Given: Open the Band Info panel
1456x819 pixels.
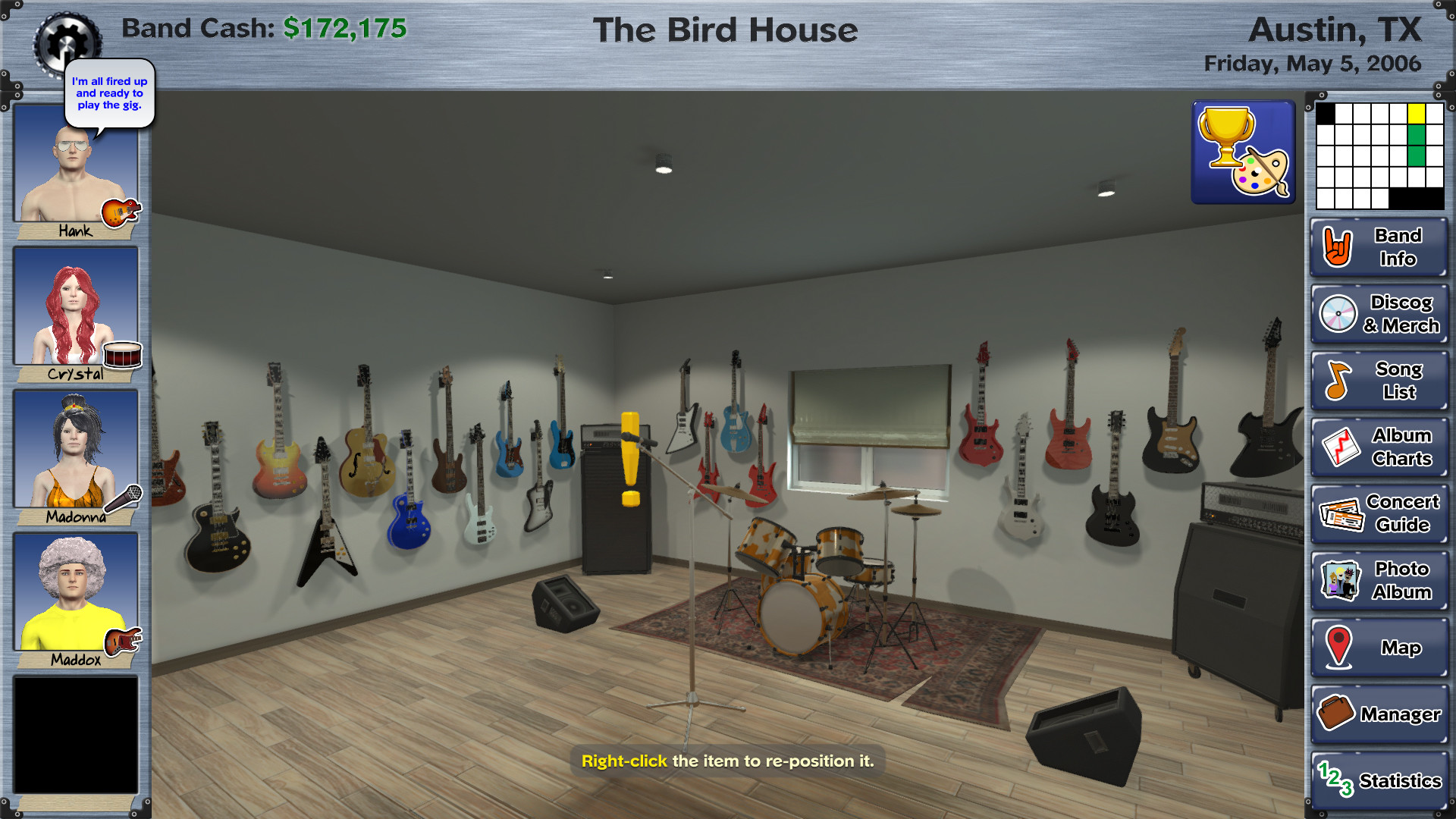Looking at the screenshot, I should pyautogui.click(x=1379, y=247).
